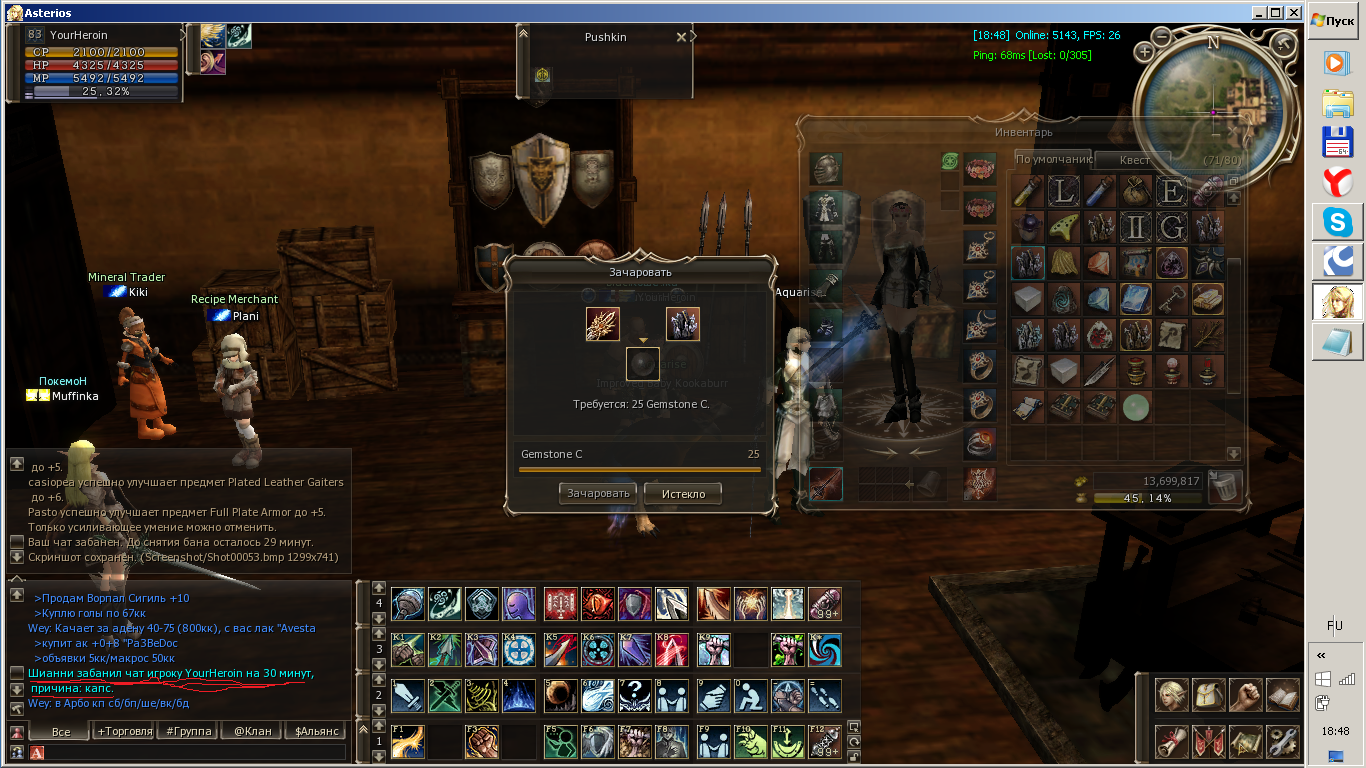Choose the ocarina item in inventory

coord(1063,227)
